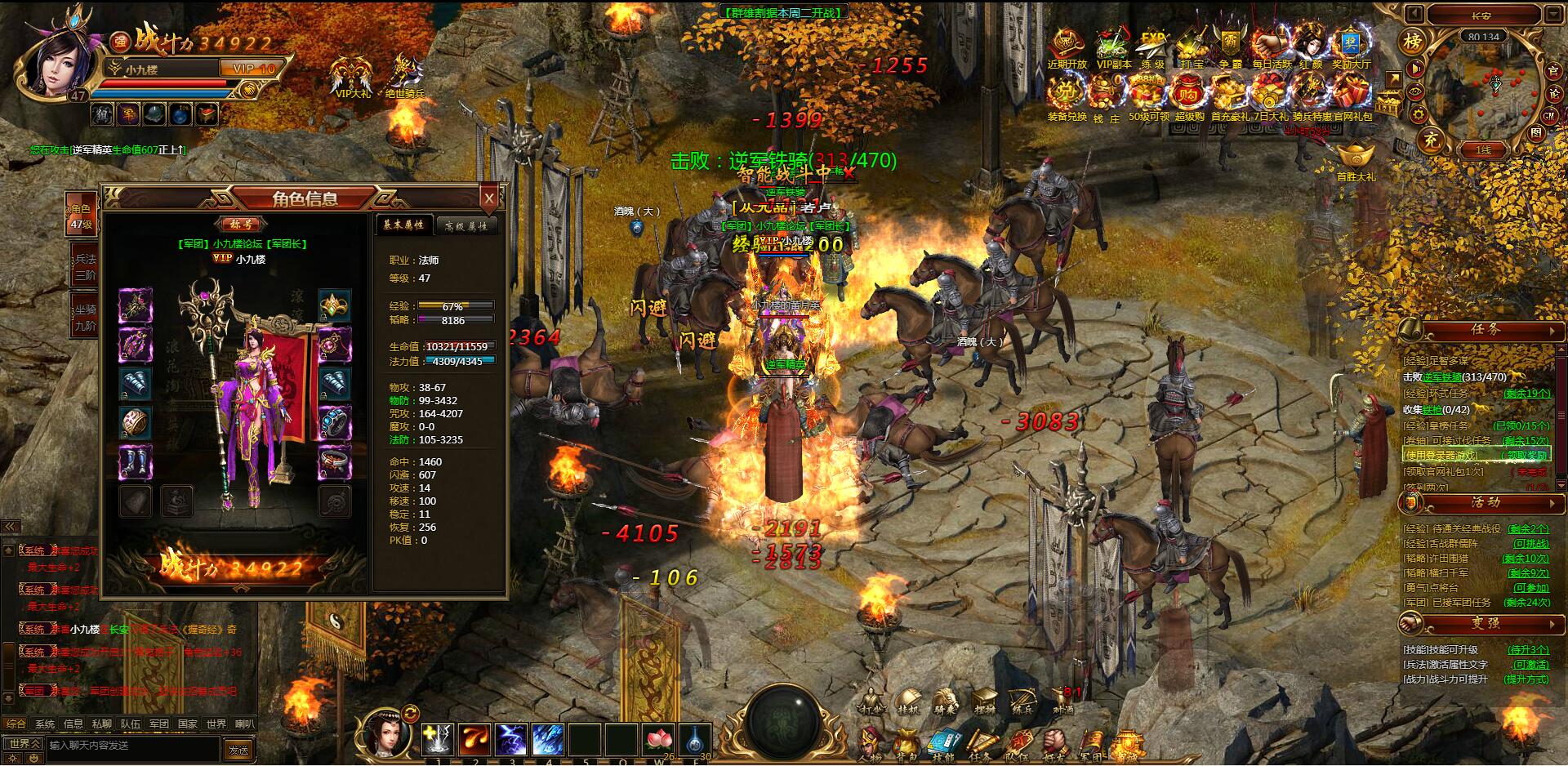Open the 充 recharge button
Screen dimensions: 1568x766
click(x=1431, y=140)
